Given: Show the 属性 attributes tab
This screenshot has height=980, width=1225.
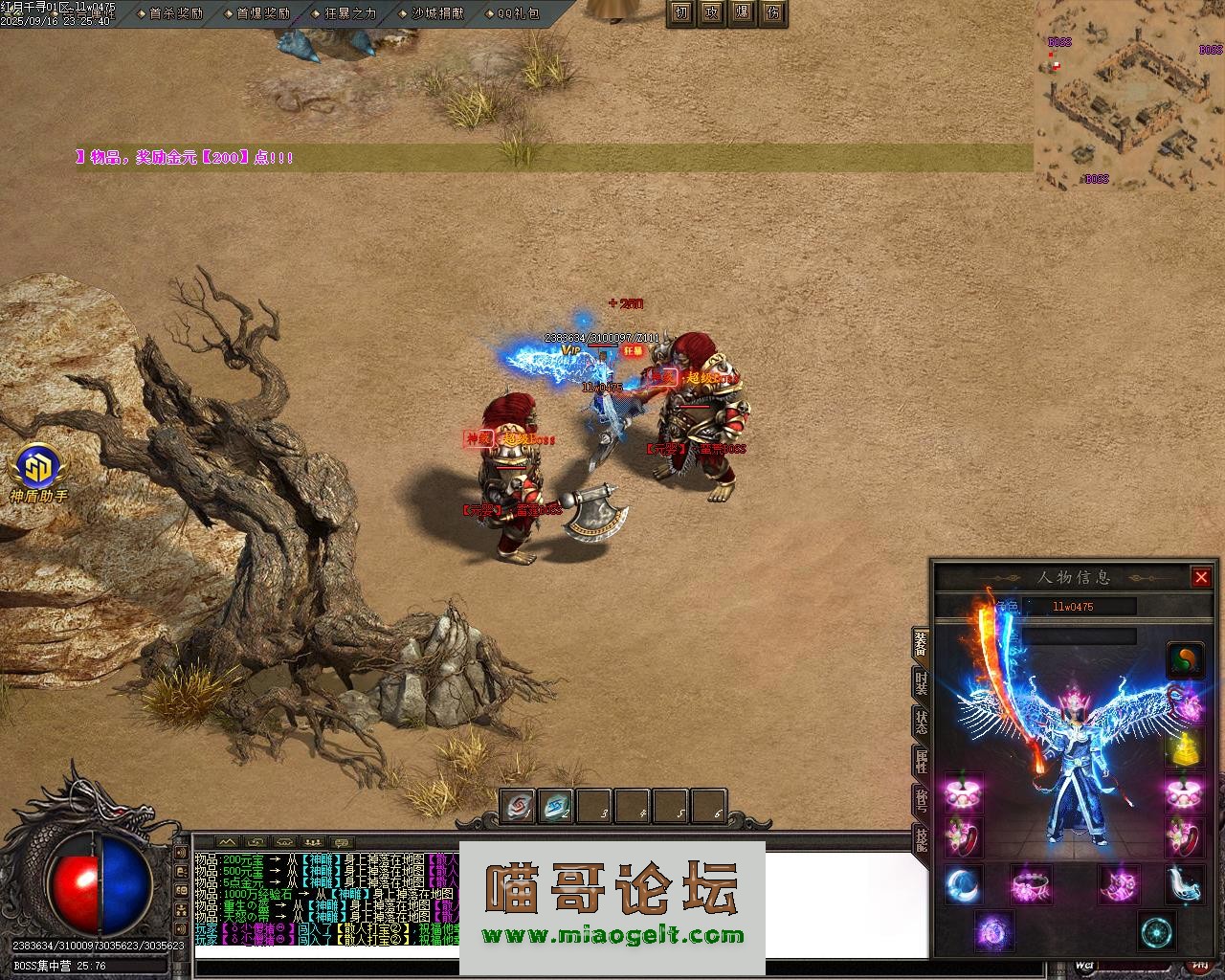Looking at the screenshot, I should pyautogui.click(x=921, y=763).
